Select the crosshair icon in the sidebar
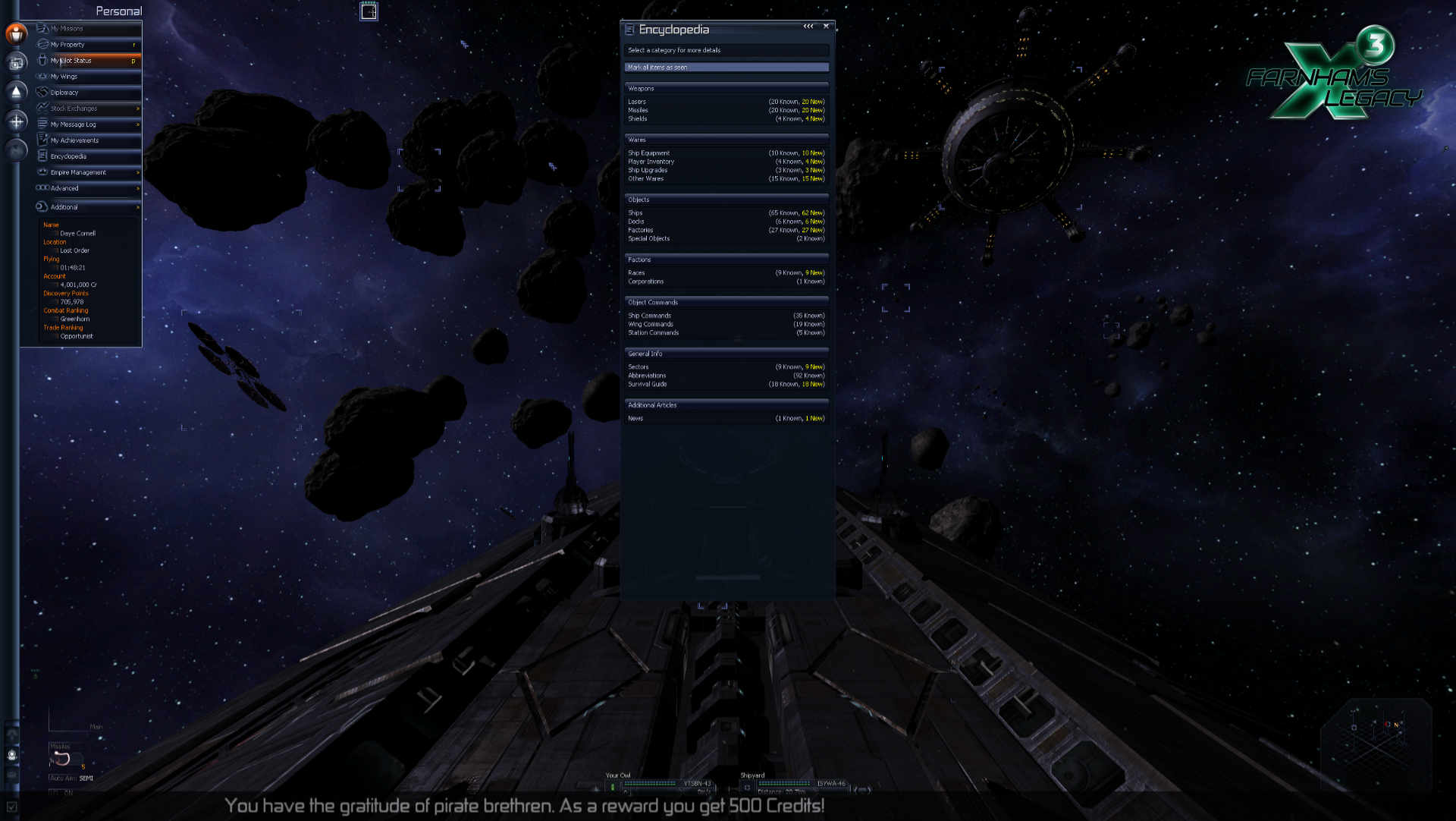 (16, 121)
